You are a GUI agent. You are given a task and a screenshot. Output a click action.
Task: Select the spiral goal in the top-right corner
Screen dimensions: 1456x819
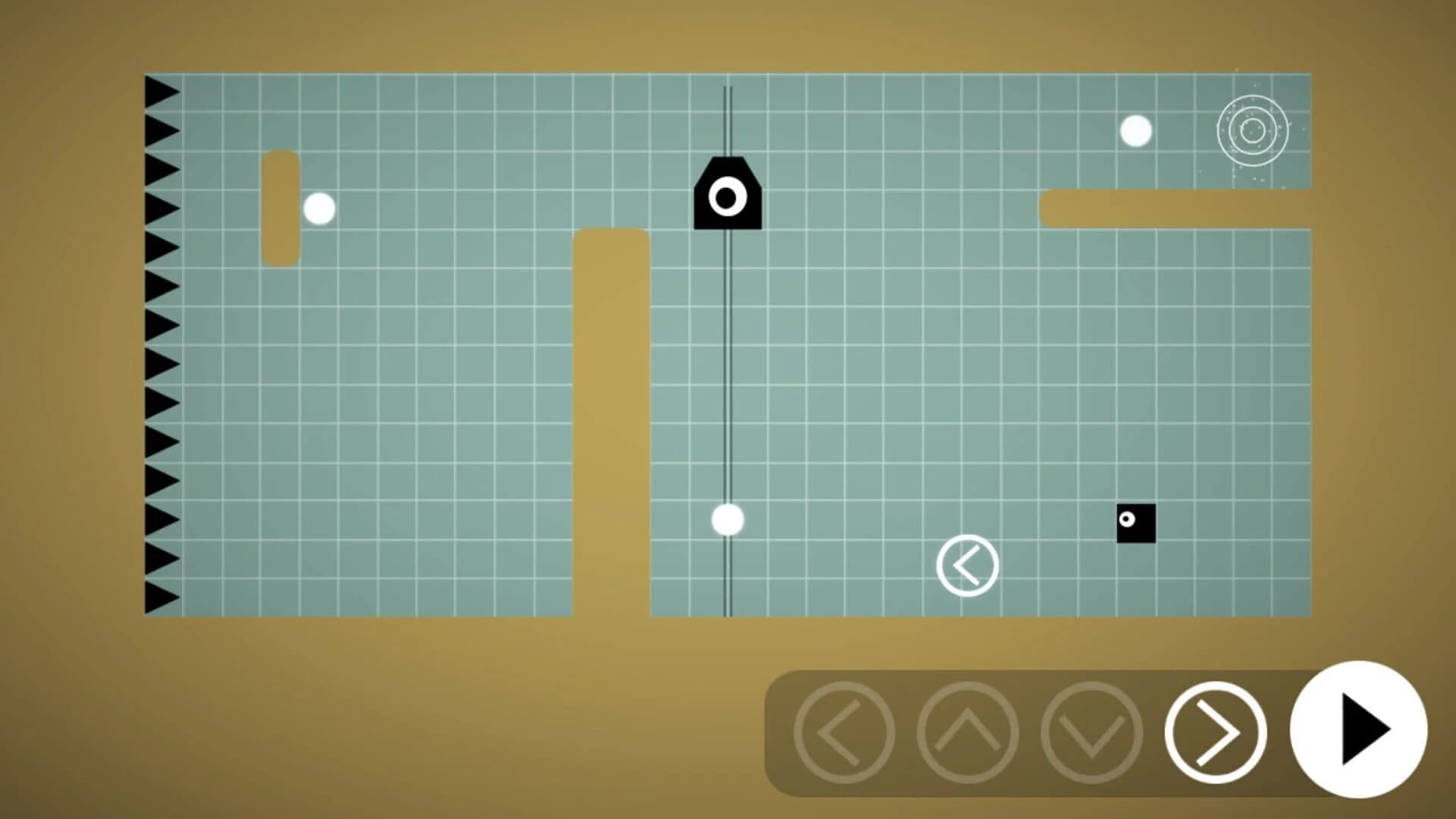(x=1252, y=130)
